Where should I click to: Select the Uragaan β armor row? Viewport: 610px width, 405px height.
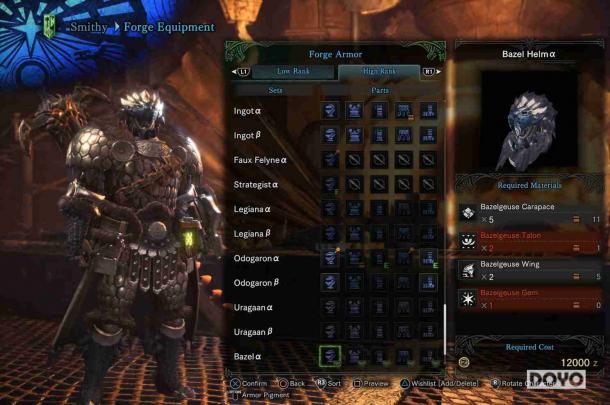260,331
